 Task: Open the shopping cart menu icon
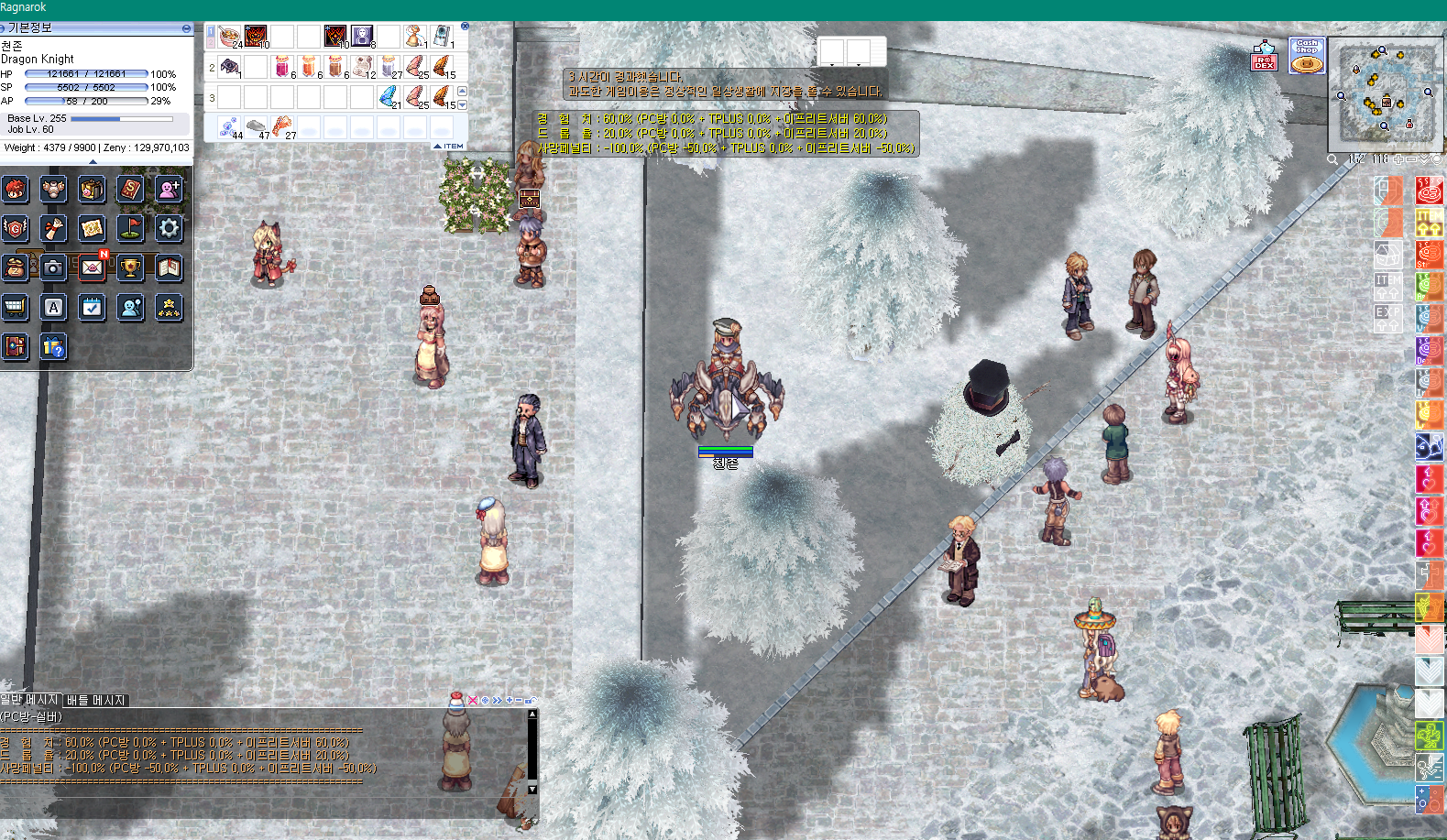15,307
